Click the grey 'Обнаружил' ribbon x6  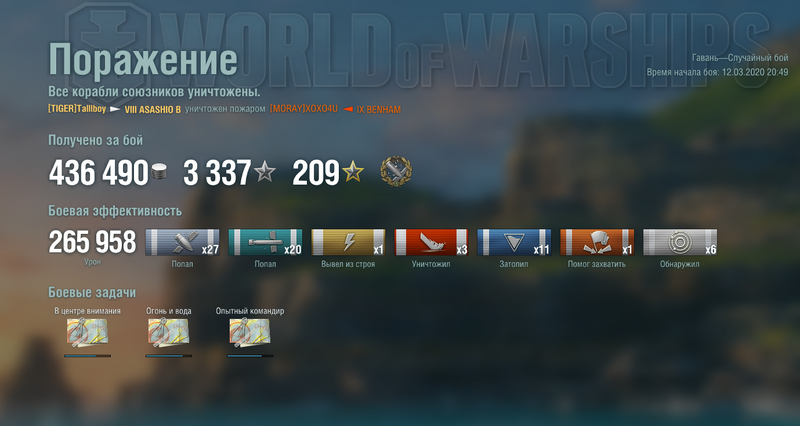pyautogui.click(x=680, y=243)
